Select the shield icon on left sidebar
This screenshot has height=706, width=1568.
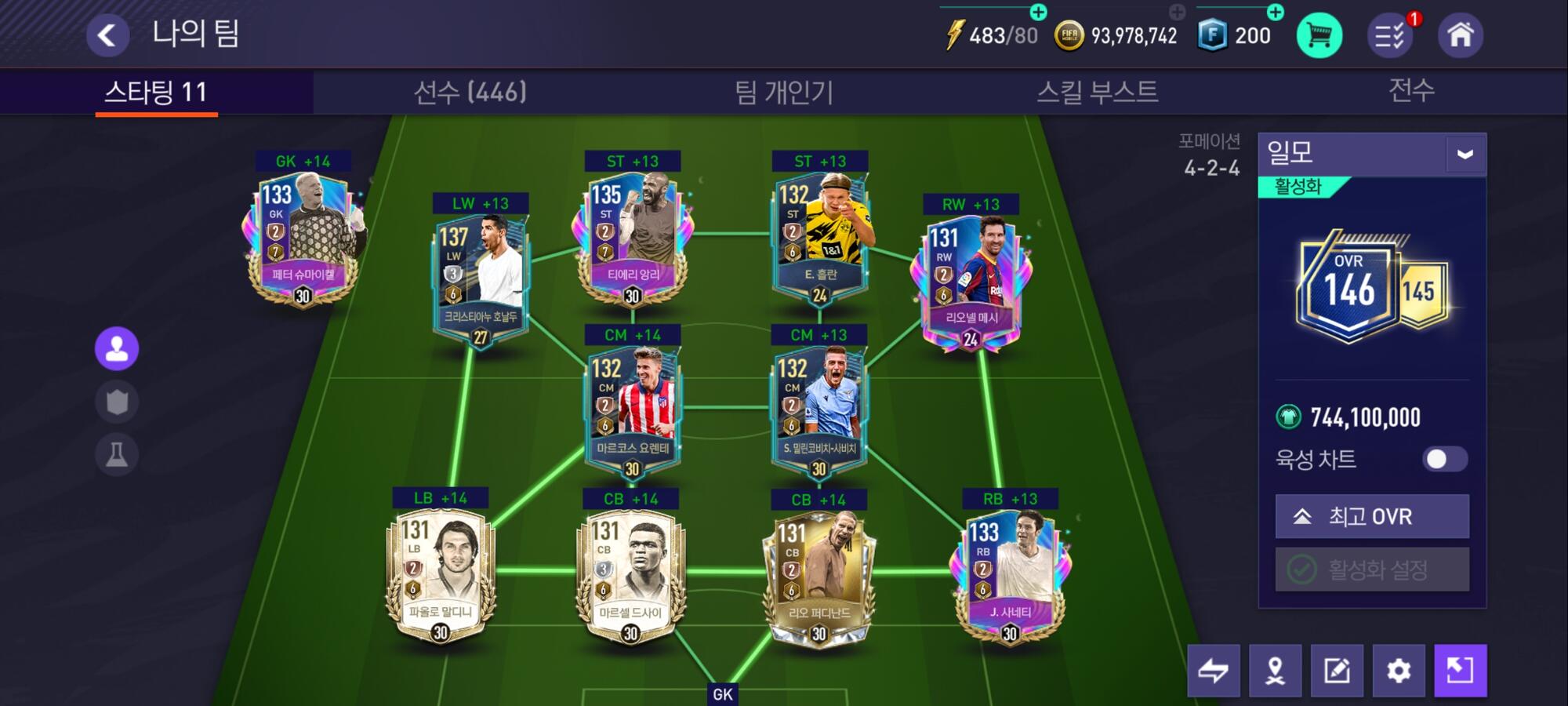point(117,402)
